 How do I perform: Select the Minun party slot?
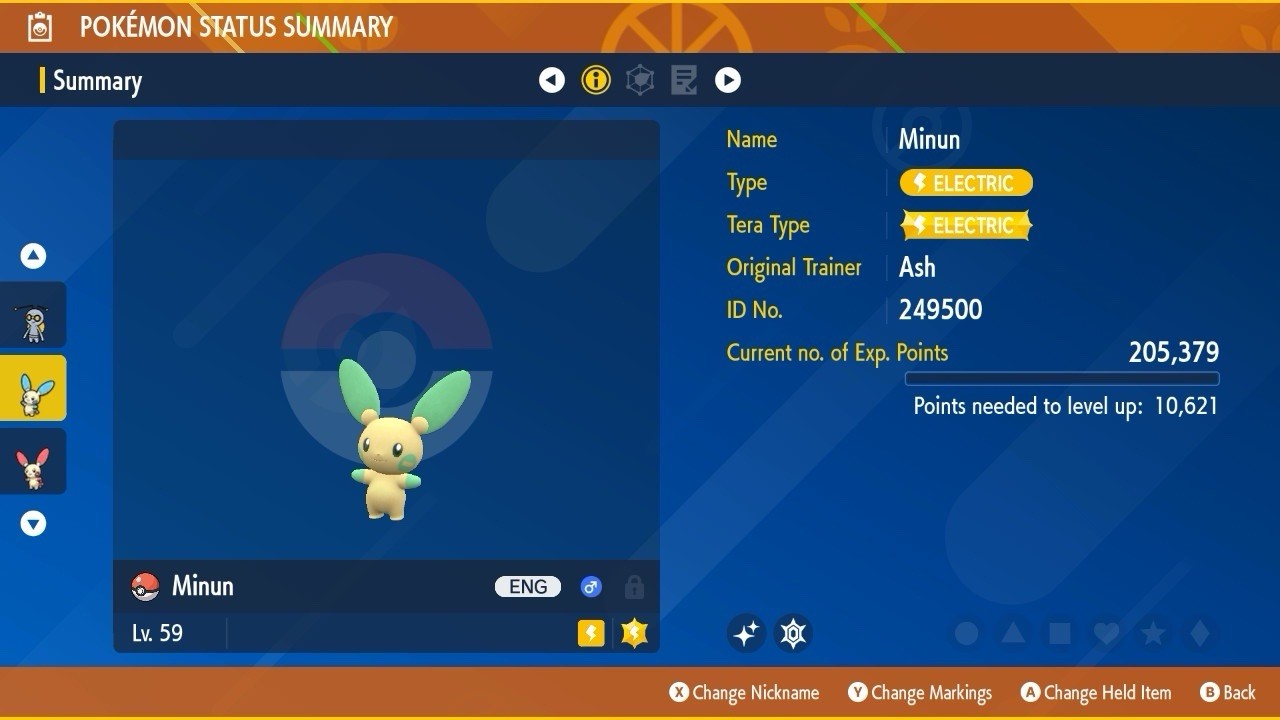coord(33,388)
